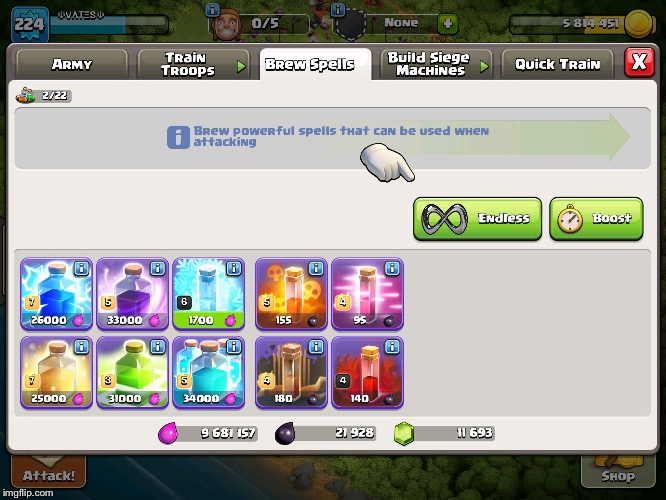
Task: Activate the green Endless button
Action: (x=477, y=219)
